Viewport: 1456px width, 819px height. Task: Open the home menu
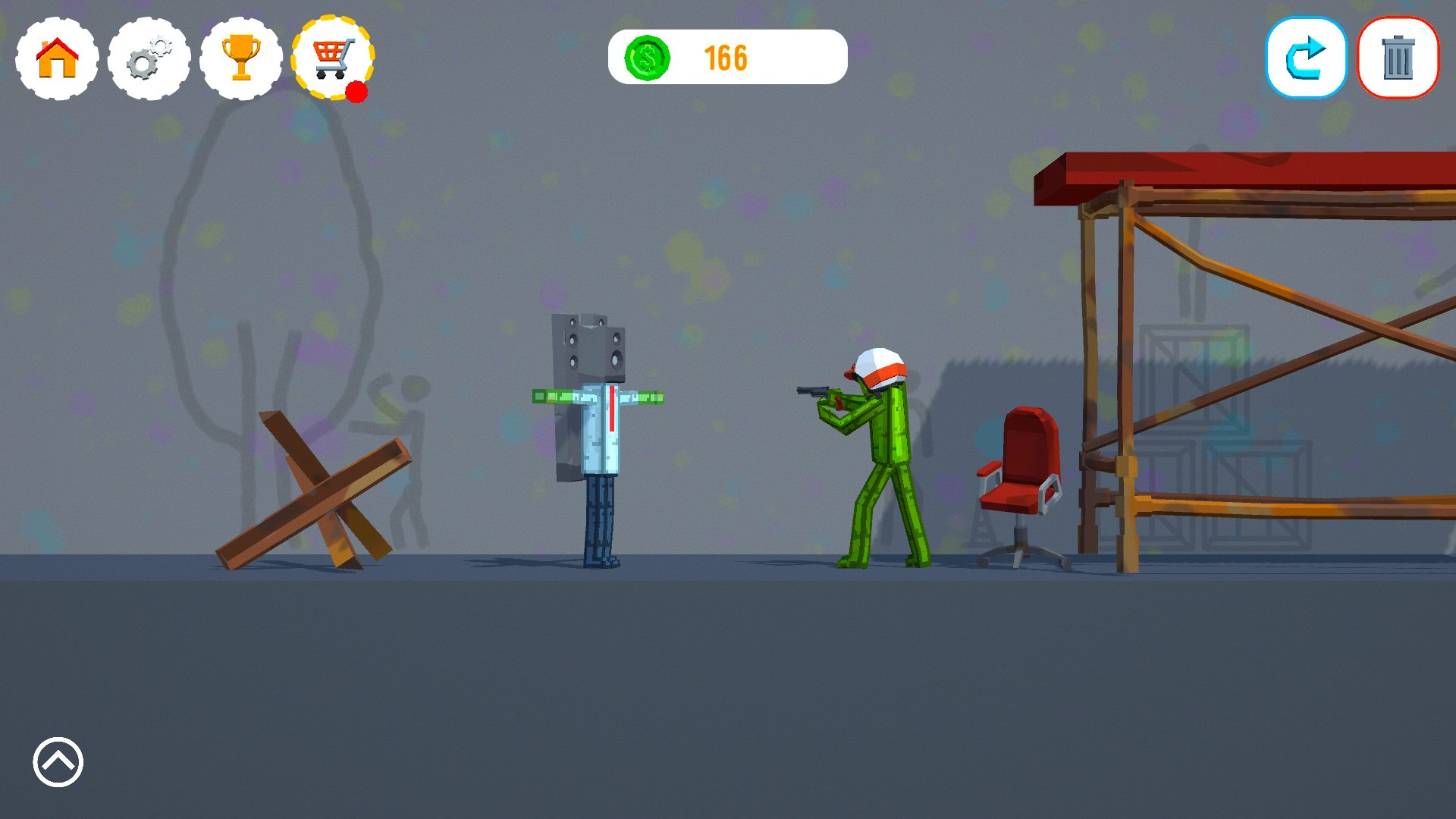[x=55, y=58]
